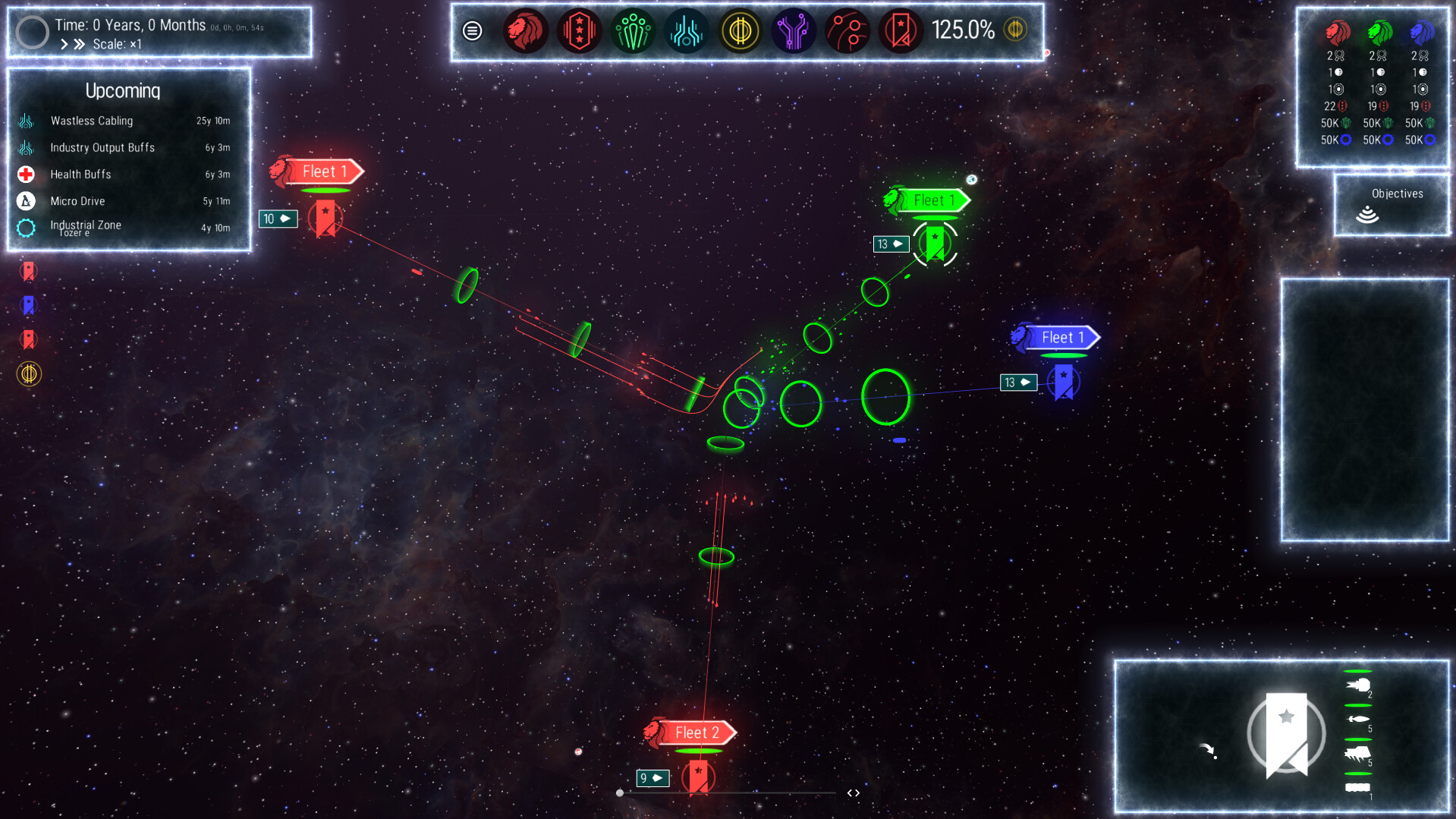Open the red fleet flag icon beside 125.0%

pos(901,32)
